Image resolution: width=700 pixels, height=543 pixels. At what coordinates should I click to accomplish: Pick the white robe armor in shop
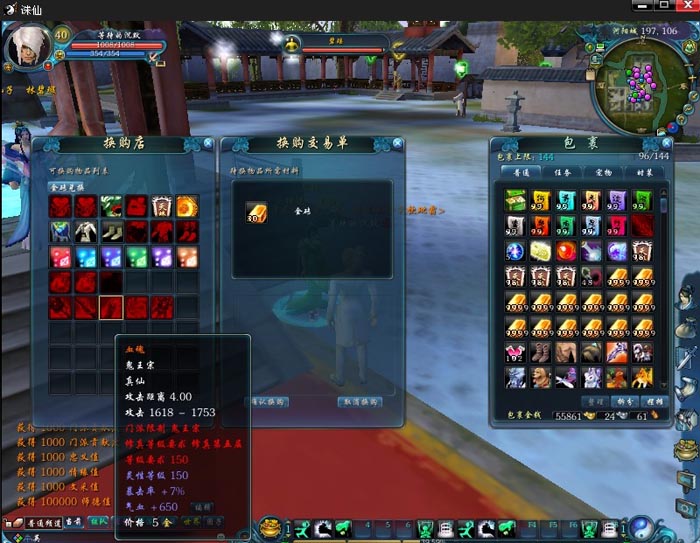tap(86, 231)
